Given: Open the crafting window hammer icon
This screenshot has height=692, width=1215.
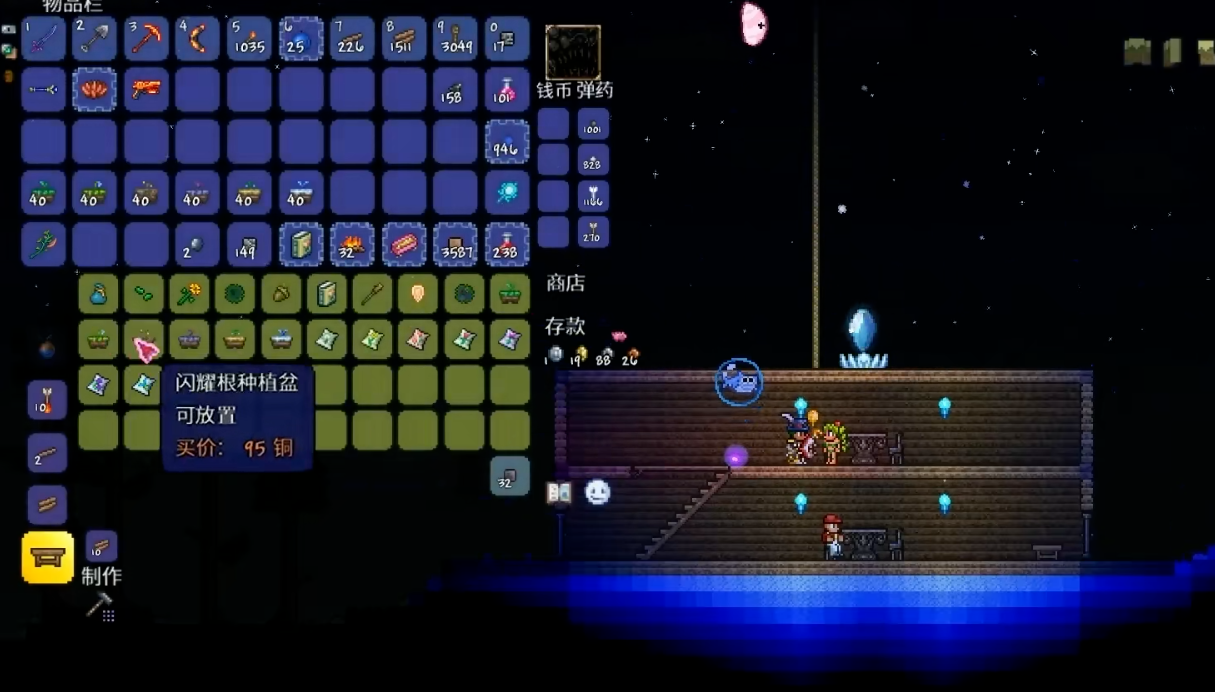Looking at the screenshot, I should [x=100, y=606].
